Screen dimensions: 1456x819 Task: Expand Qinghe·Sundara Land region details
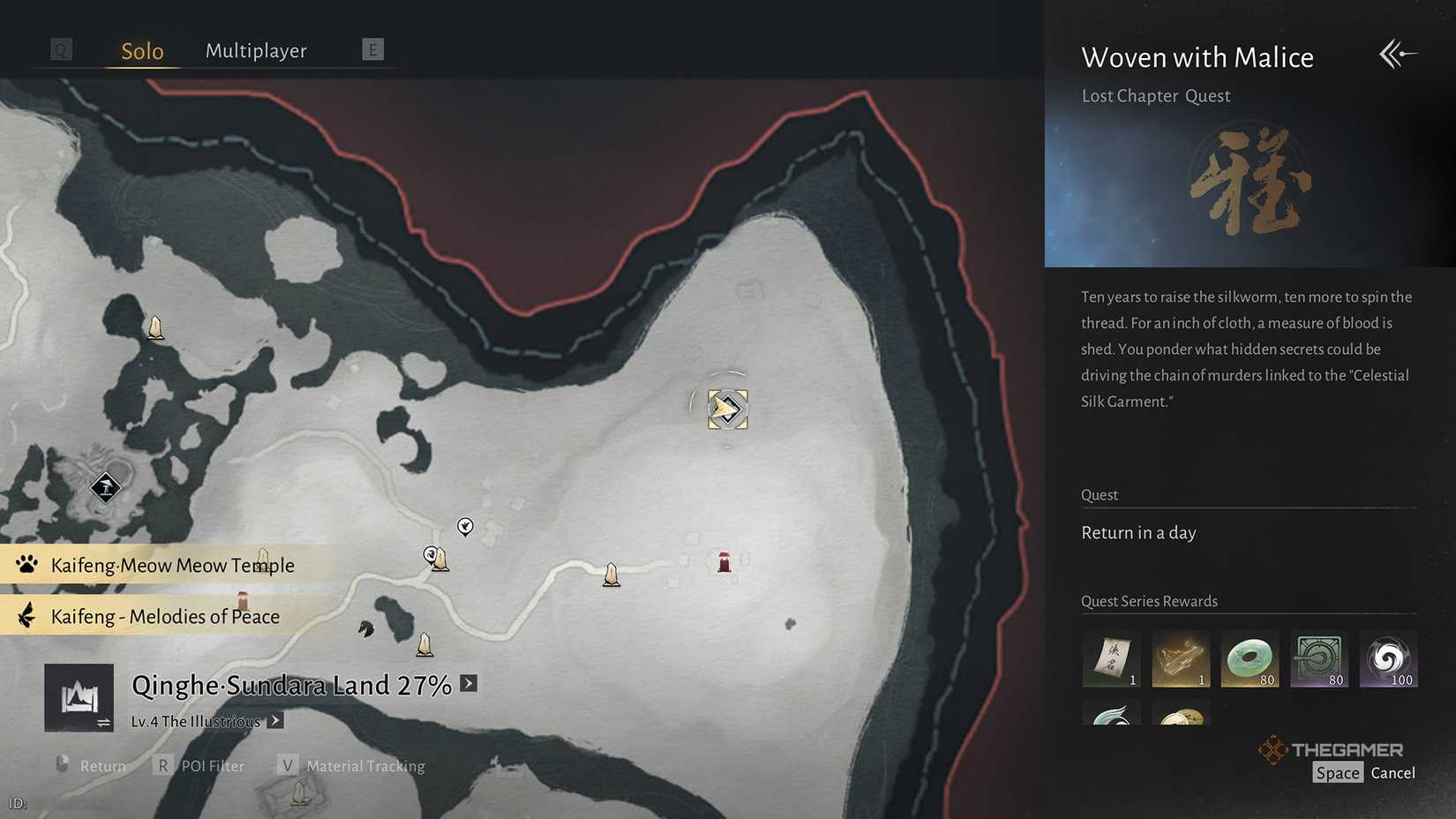pyautogui.click(x=469, y=683)
